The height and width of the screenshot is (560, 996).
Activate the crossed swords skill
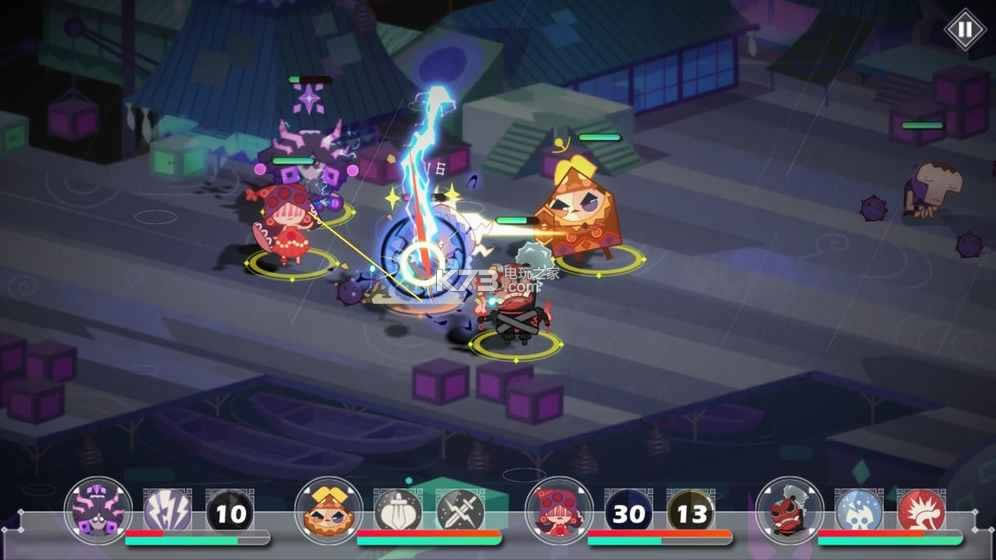(460, 513)
